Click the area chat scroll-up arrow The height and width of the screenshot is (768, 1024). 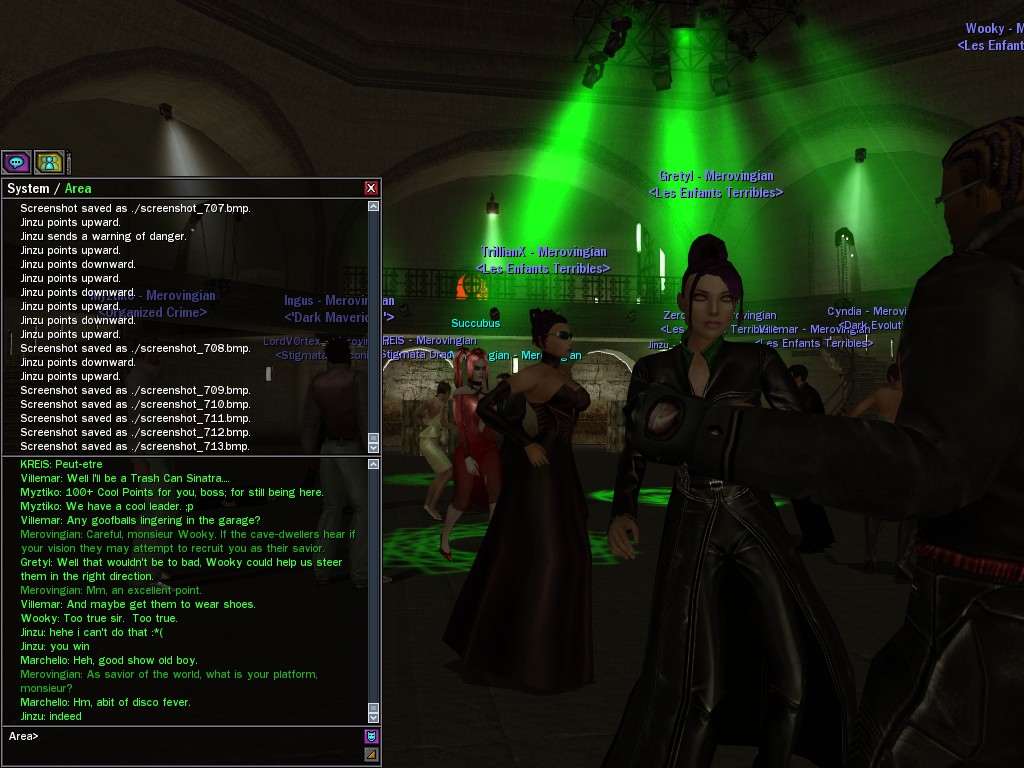pos(374,464)
